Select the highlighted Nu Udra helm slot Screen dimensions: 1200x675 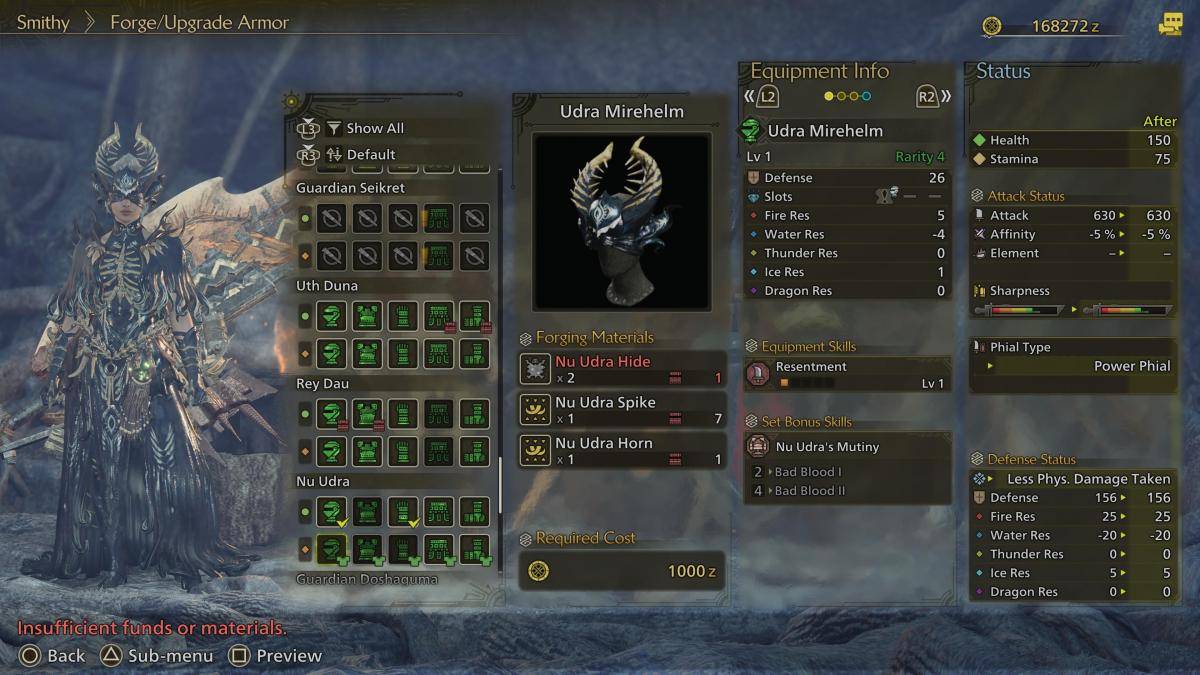tap(331, 548)
